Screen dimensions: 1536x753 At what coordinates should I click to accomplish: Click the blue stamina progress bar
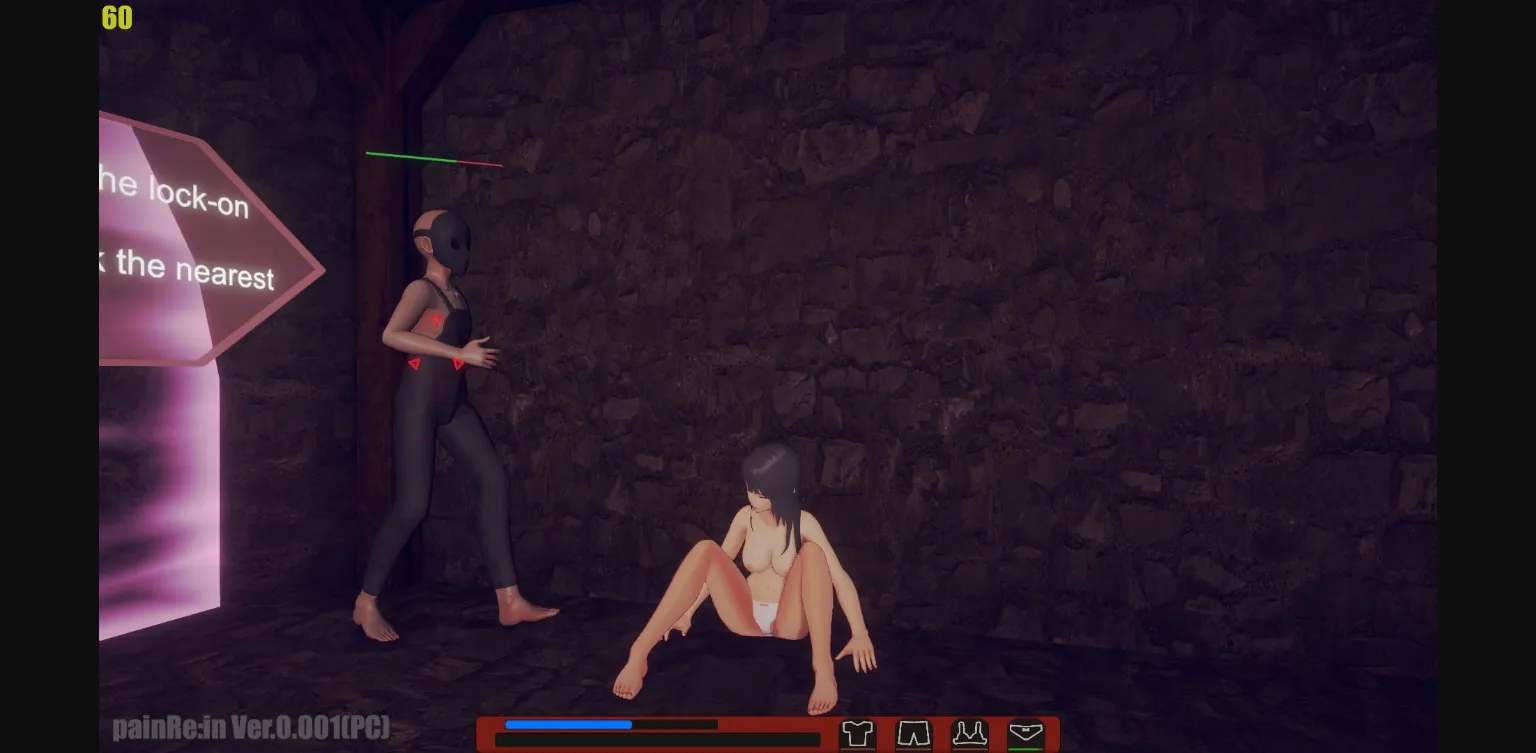pyautogui.click(x=567, y=724)
